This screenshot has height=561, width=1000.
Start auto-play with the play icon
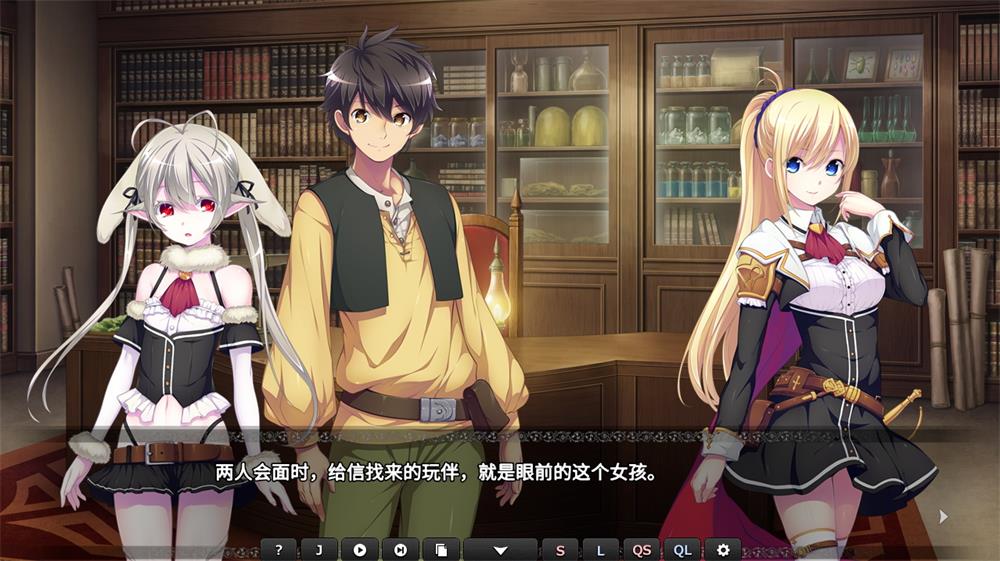(x=360, y=549)
